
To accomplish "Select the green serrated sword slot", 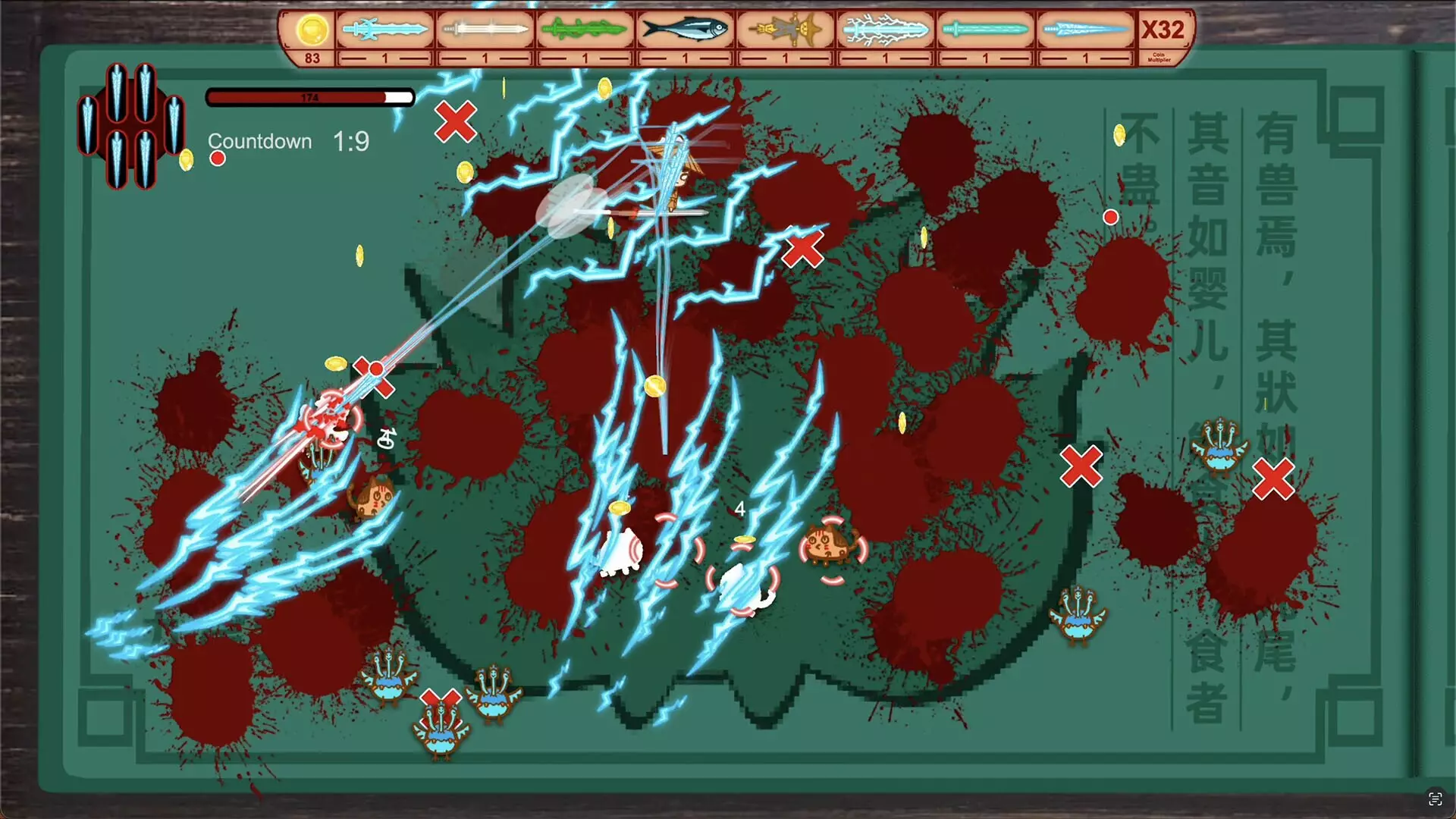I will [x=584, y=29].
